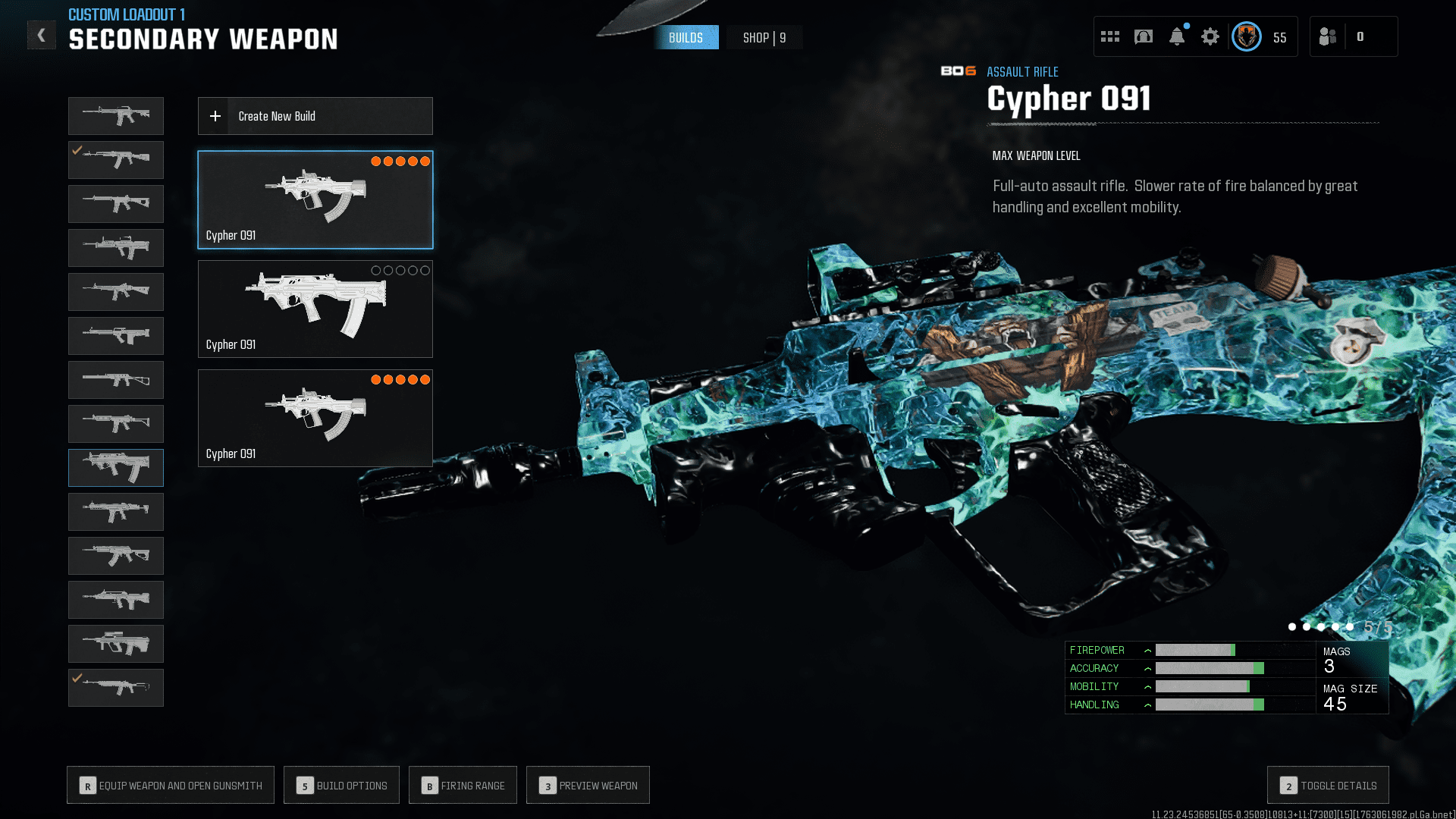1456x819 pixels.
Task: Open the Shop tab
Action: point(764,37)
